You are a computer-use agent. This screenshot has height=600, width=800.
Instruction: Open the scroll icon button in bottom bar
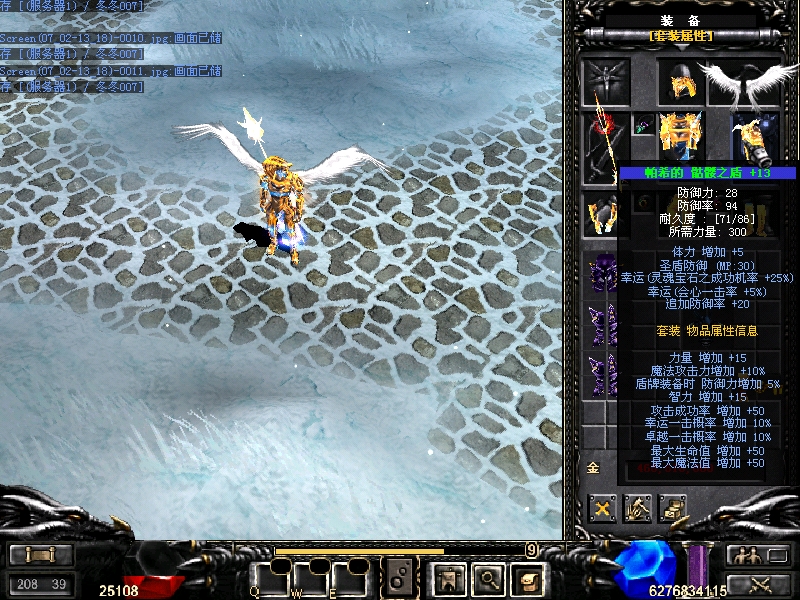click(526, 577)
